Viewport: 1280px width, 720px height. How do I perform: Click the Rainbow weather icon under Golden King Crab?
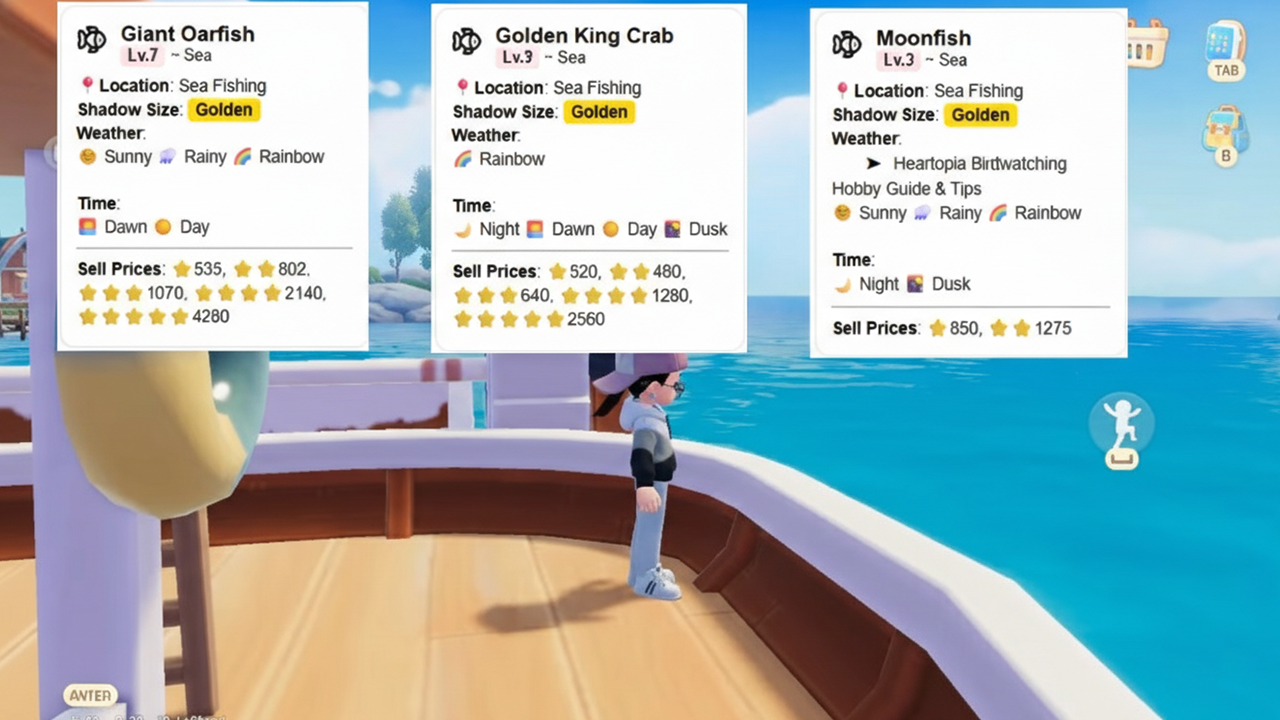pyautogui.click(x=464, y=159)
